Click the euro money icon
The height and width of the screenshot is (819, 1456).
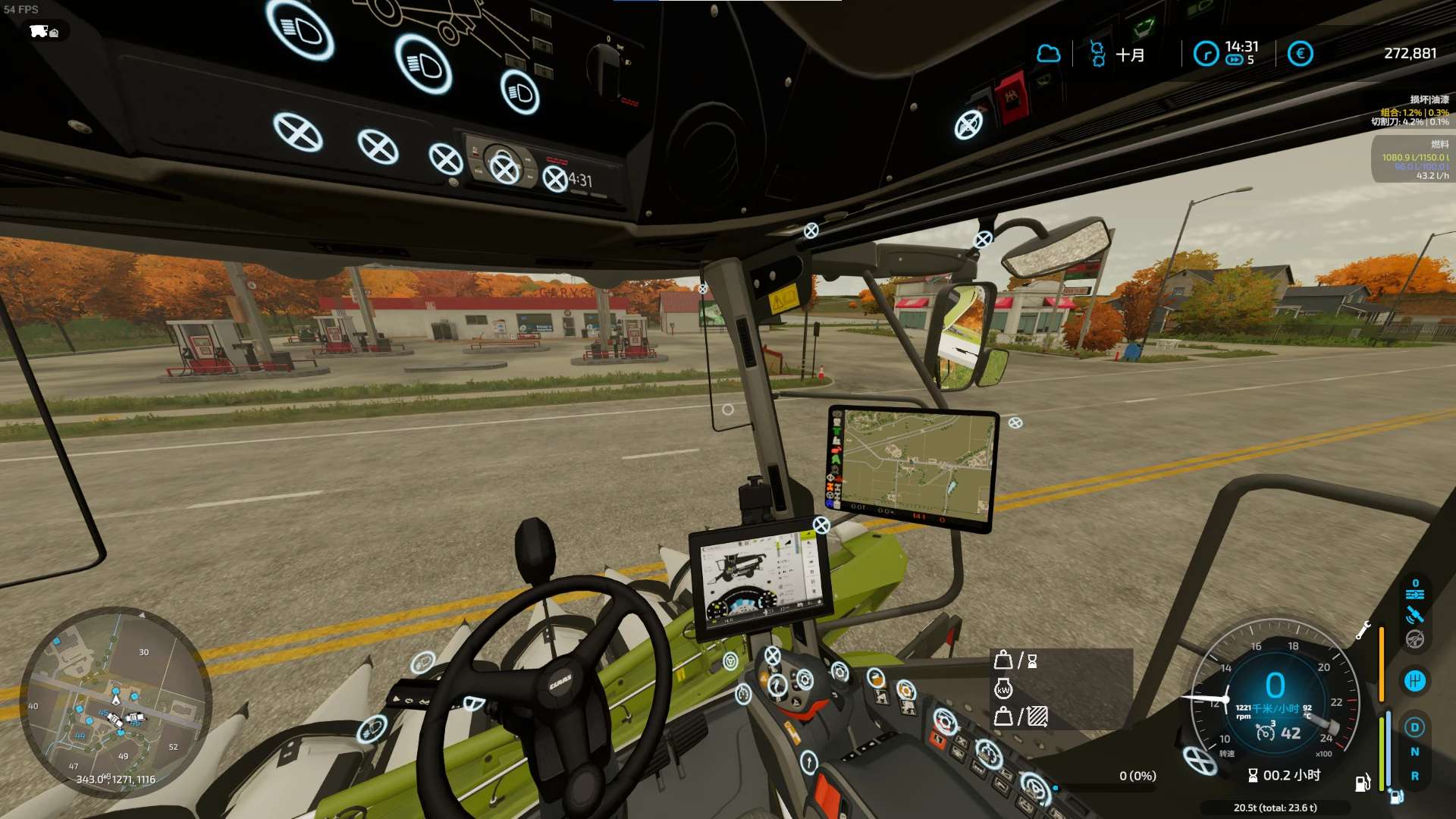[1300, 54]
